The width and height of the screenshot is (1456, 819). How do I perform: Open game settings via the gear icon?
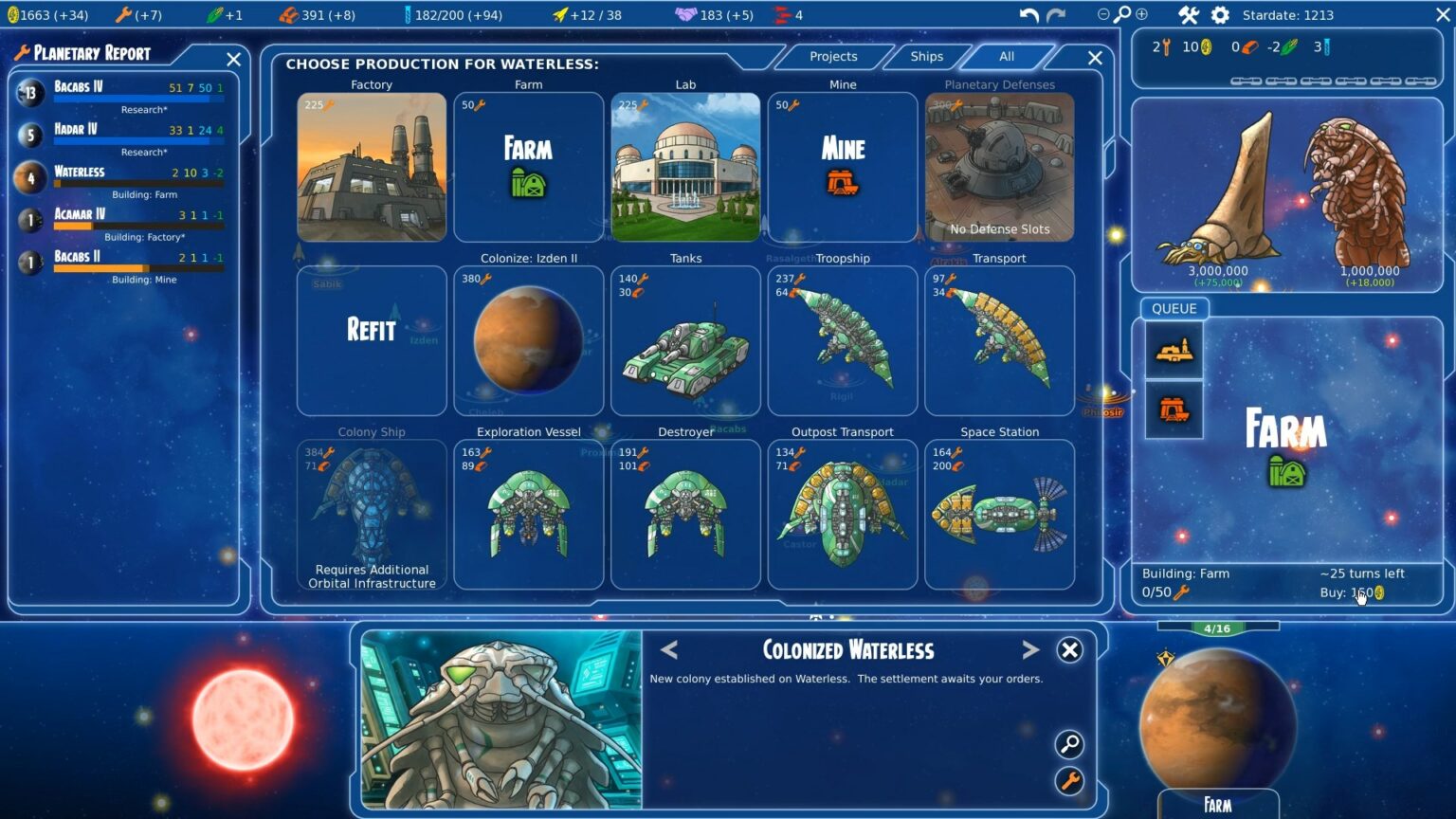pyautogui.click(x=1219, y=14)
